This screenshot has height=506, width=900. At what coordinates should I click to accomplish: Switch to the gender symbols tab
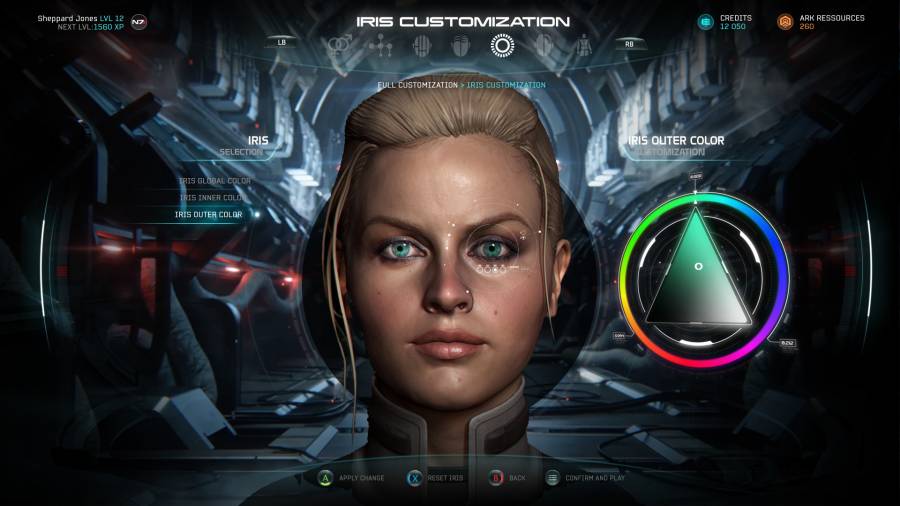click(x=341, y=44)
